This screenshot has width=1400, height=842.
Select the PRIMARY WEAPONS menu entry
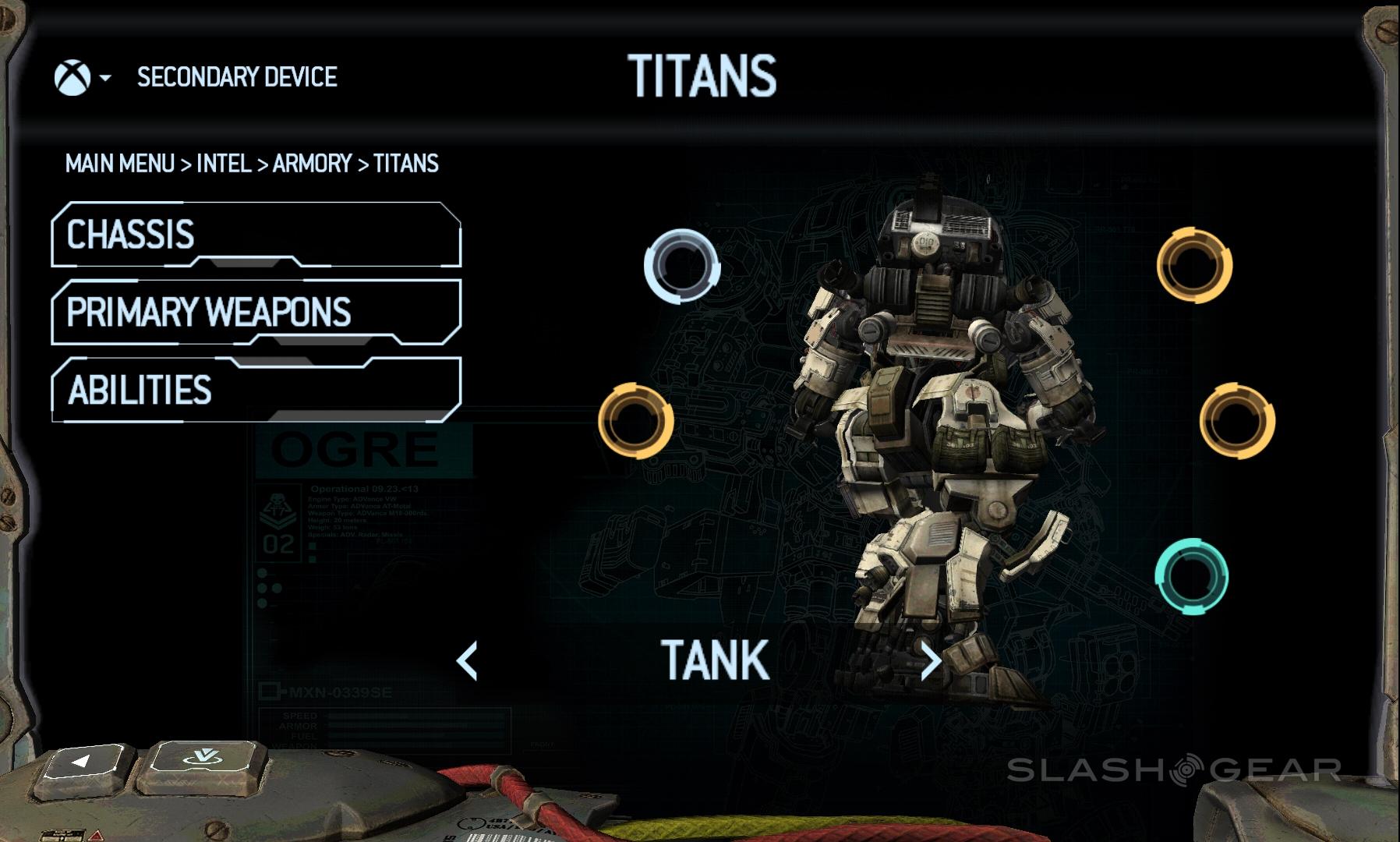coord(256,312)
